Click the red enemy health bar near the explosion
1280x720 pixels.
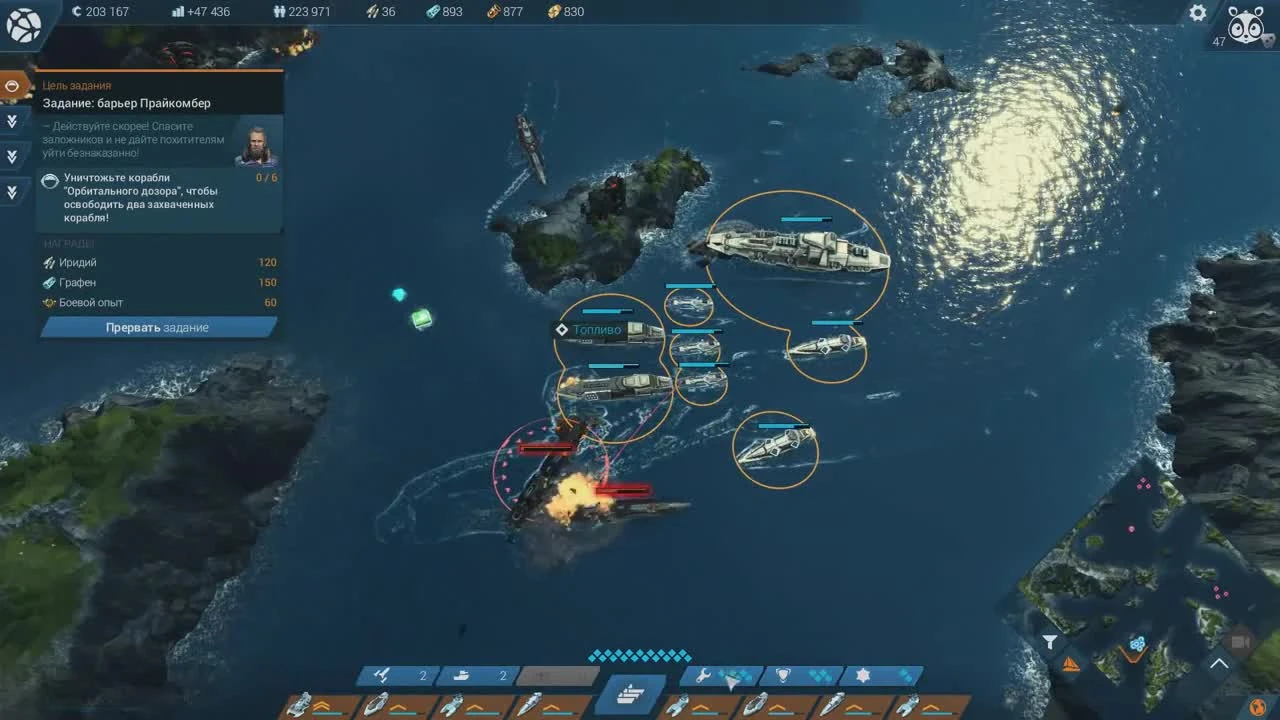tap(625, 489)
